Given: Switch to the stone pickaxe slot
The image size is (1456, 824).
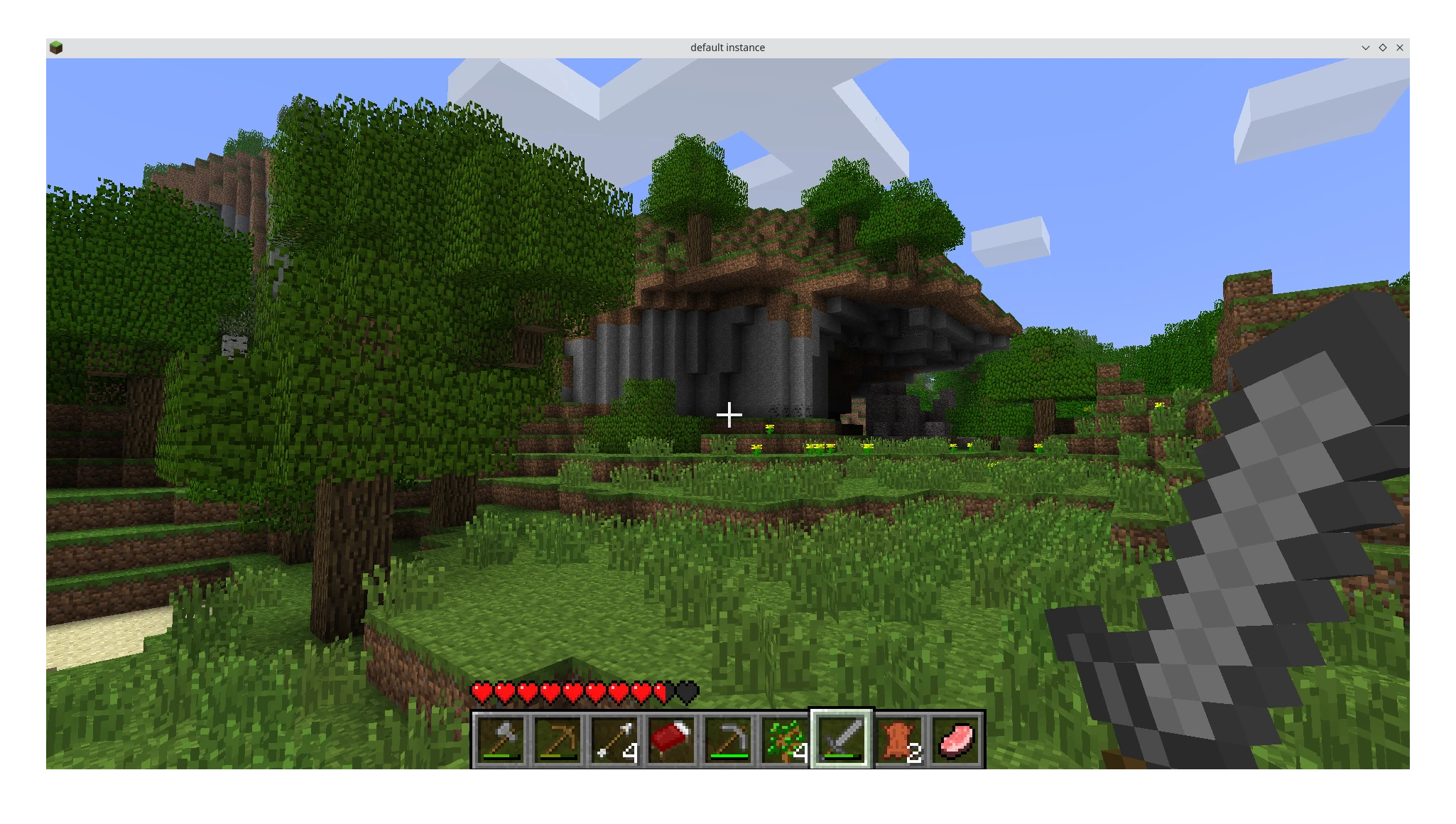Looking at the screenshot, I should coord(728,740).
